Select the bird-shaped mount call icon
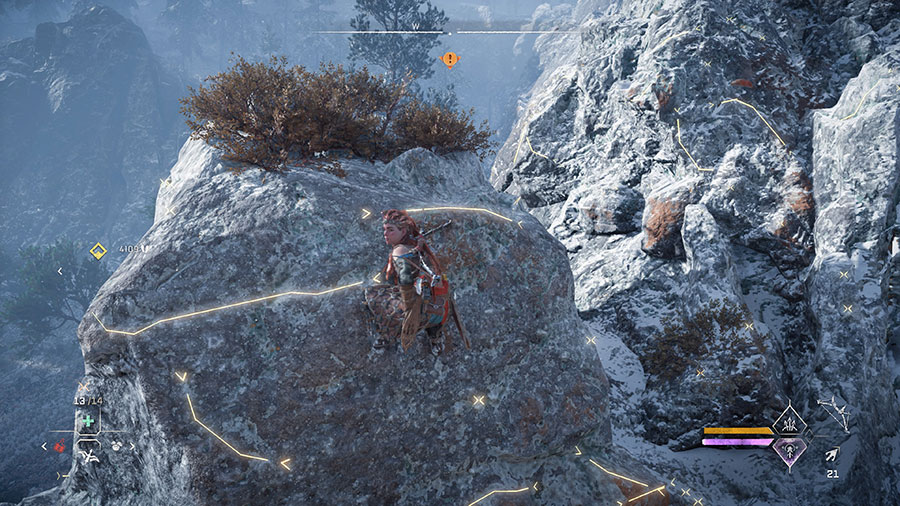 89,456
